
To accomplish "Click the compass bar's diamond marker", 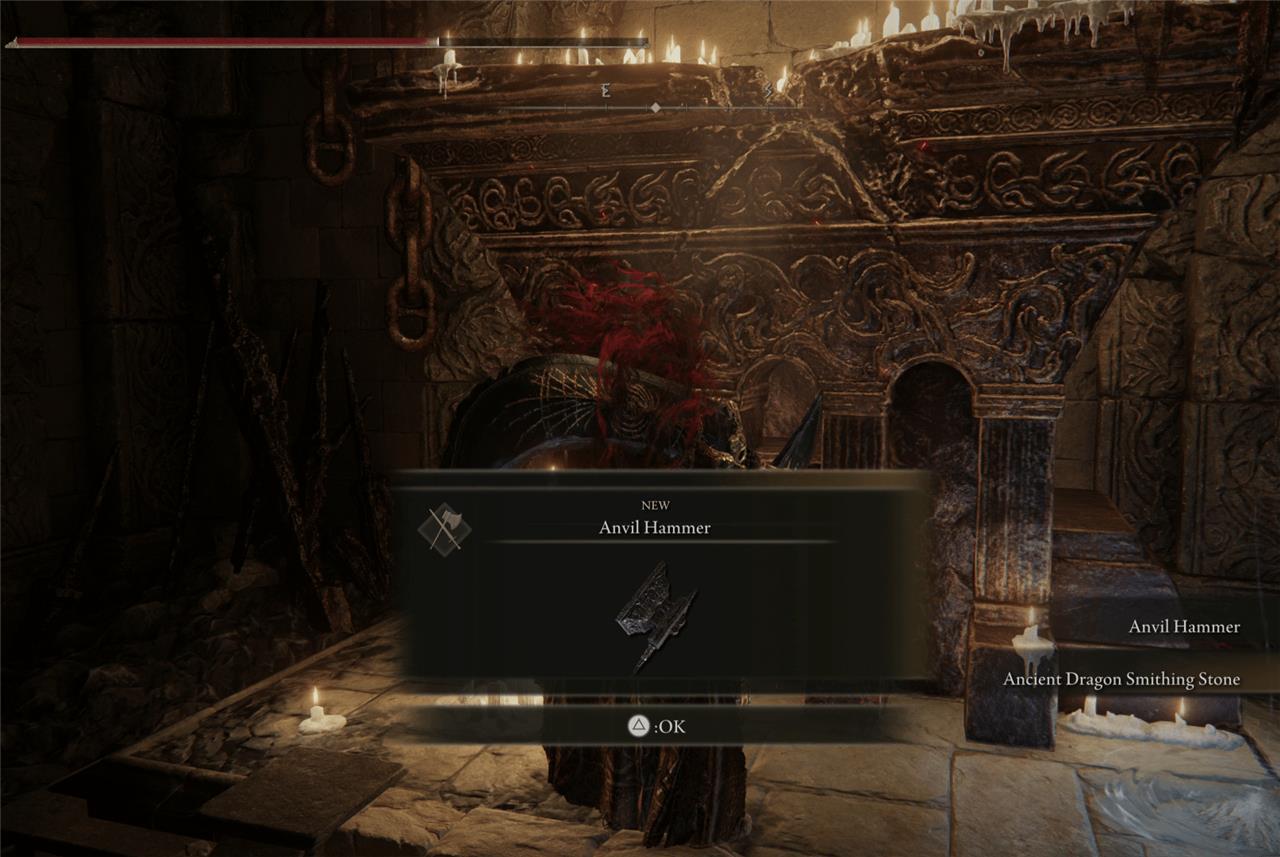I will (655, 107).
